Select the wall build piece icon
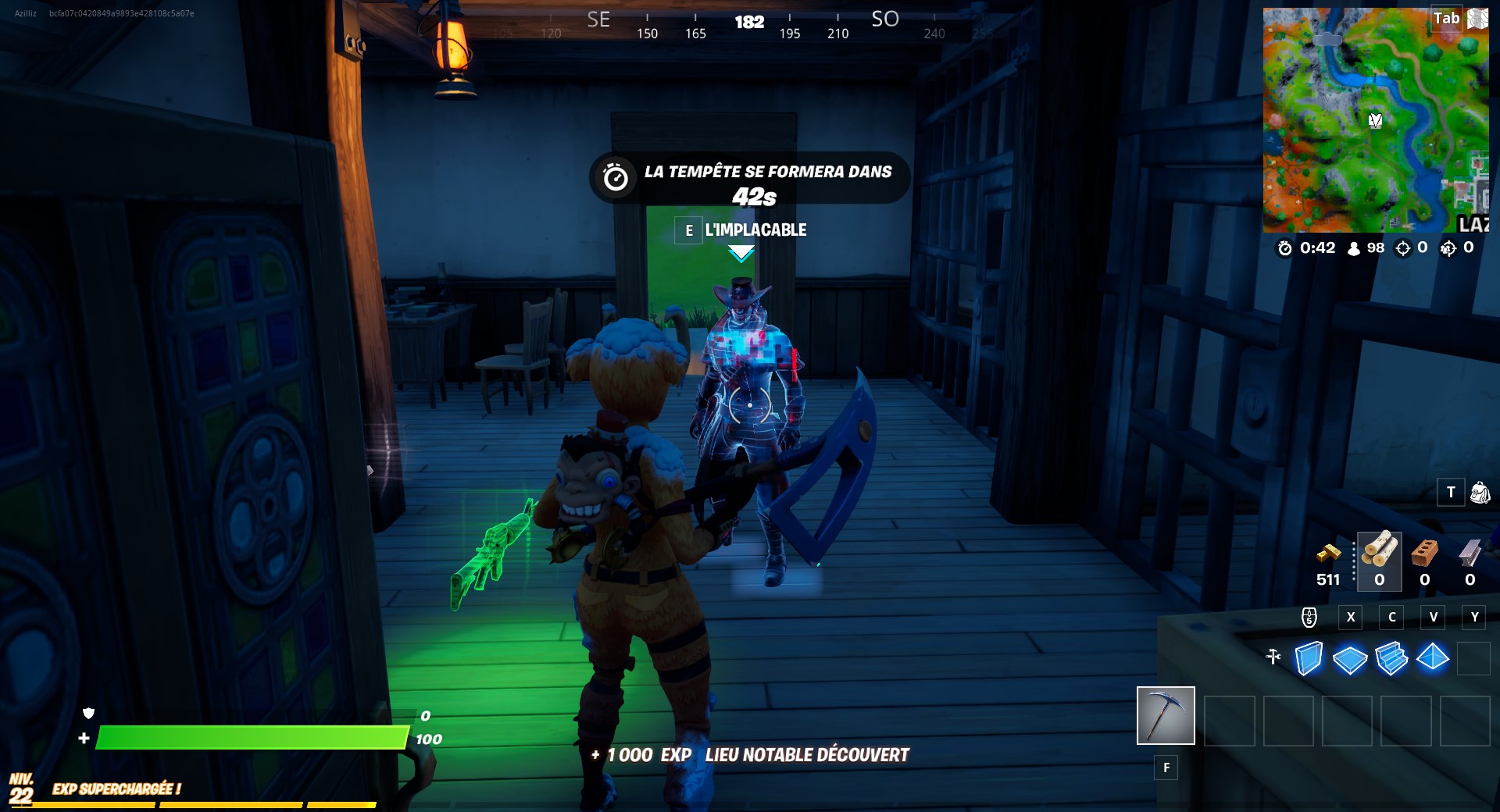 click(1309, 658)
